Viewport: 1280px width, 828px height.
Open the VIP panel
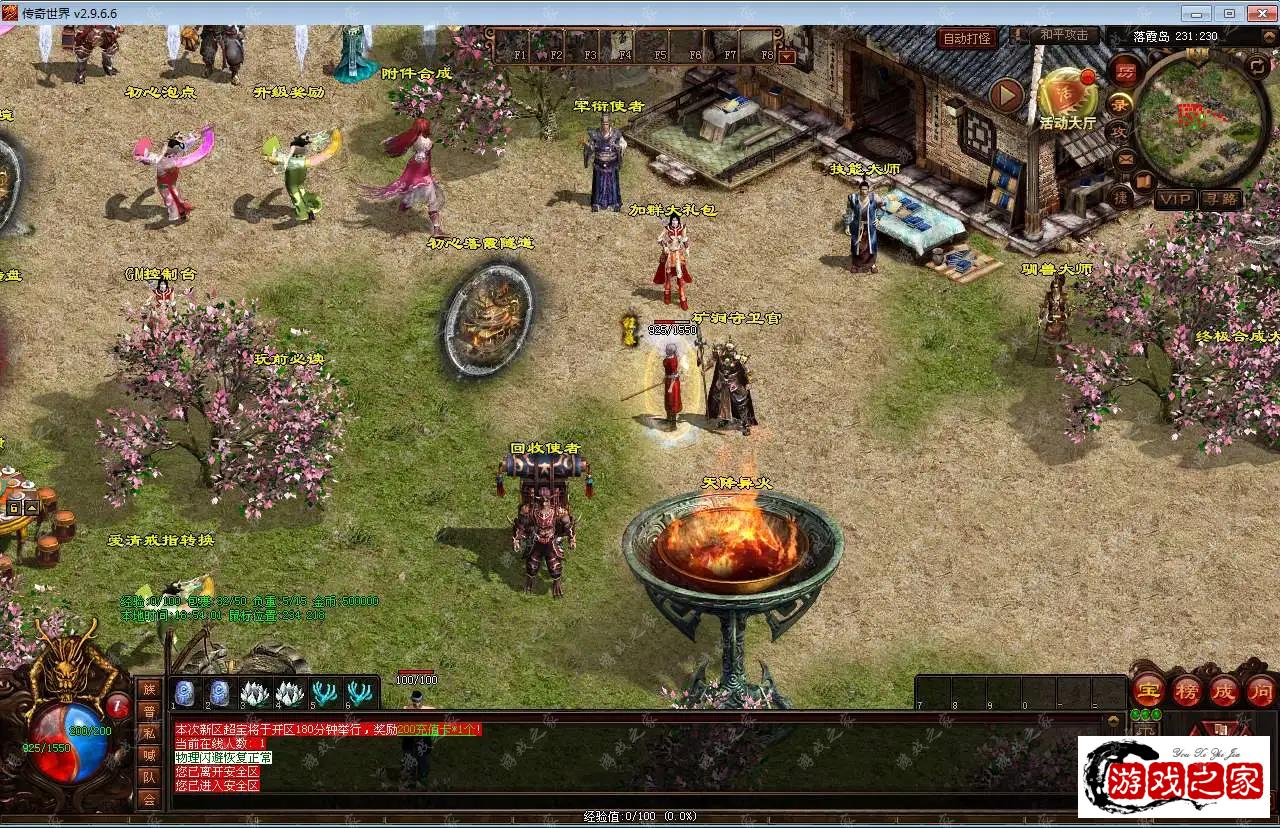coord(1175,199)
